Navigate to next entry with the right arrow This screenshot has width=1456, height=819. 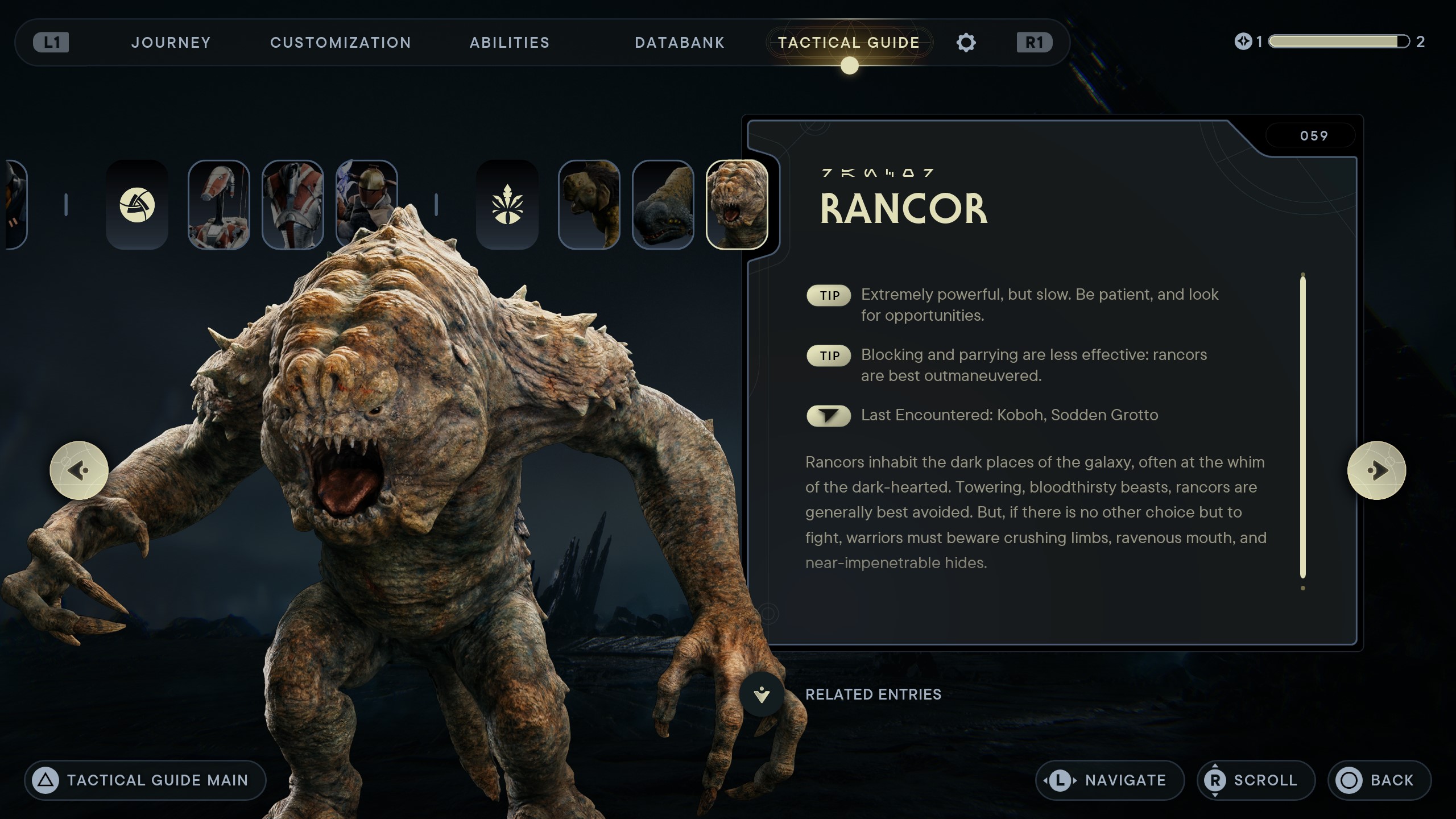1378,469
